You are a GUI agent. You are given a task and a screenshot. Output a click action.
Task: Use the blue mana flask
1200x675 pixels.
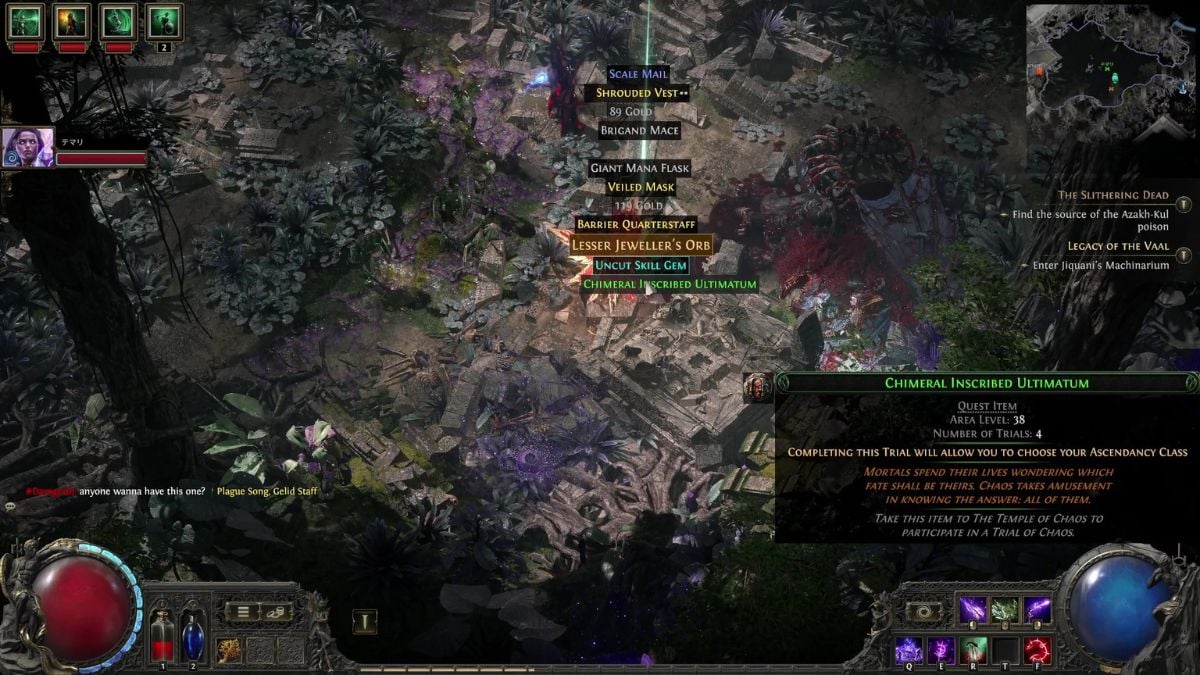192,633
